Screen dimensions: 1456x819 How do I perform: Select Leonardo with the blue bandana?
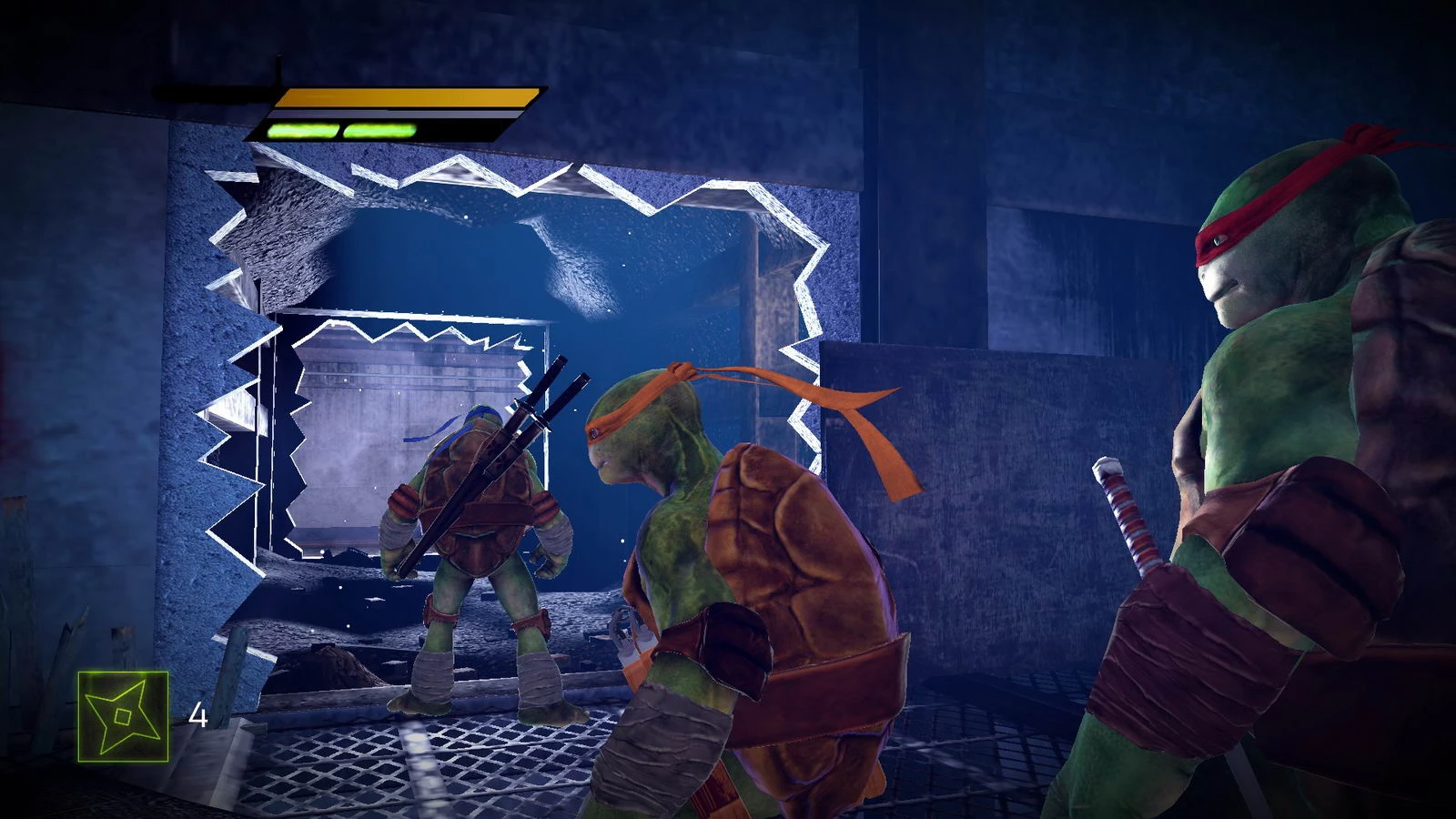click(473, 546)
